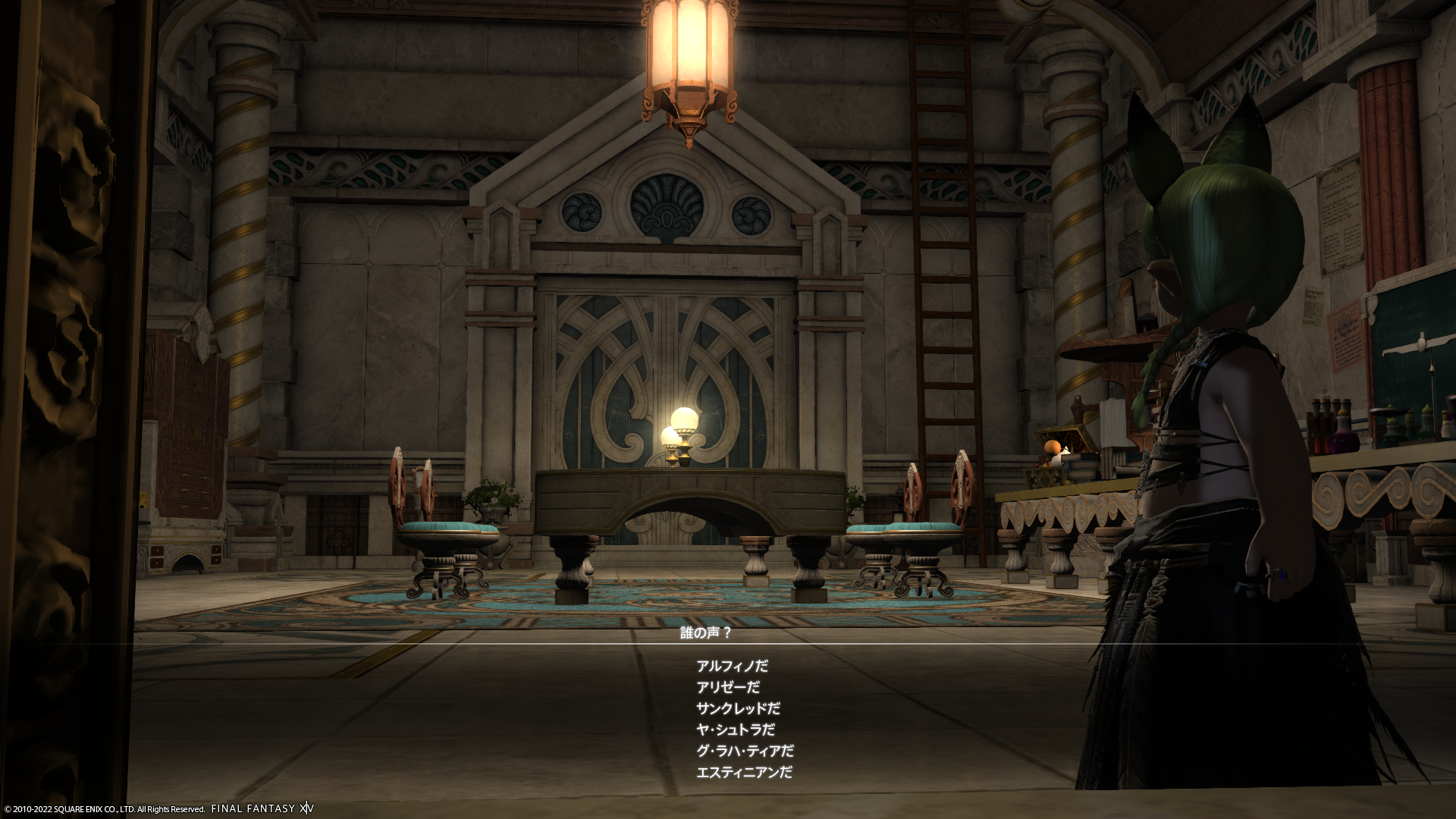Select the アリゼーだ answer

[x=728, y=688]
